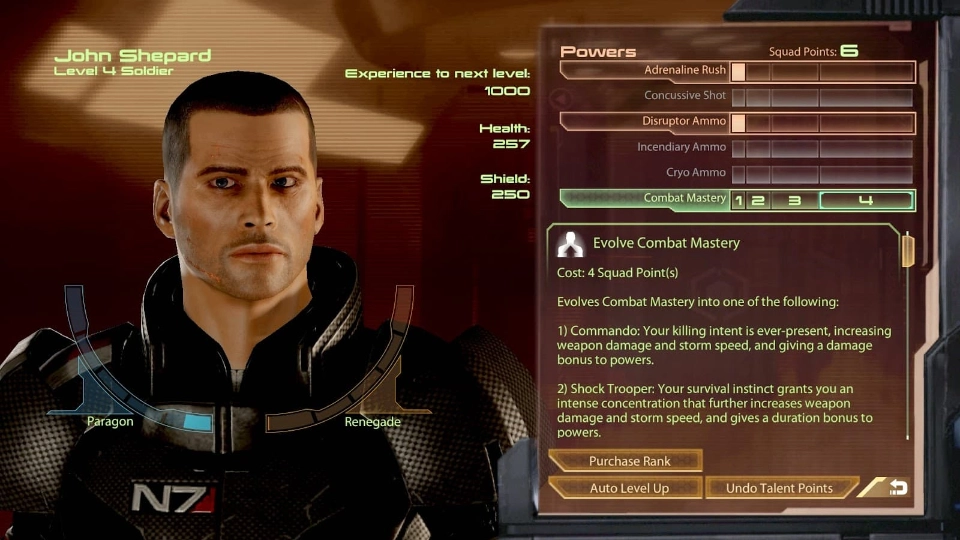Choose the Concussive Shot power
The height and width of the screenshot is (540, 960).
pyautogui.click(x=685, y=97)
